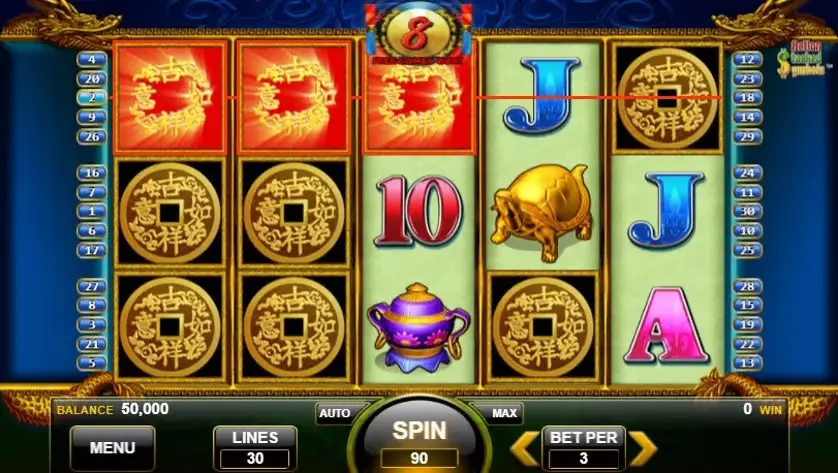Spin the reels
This screenshot has height=473, width=838.
point(419,433)
